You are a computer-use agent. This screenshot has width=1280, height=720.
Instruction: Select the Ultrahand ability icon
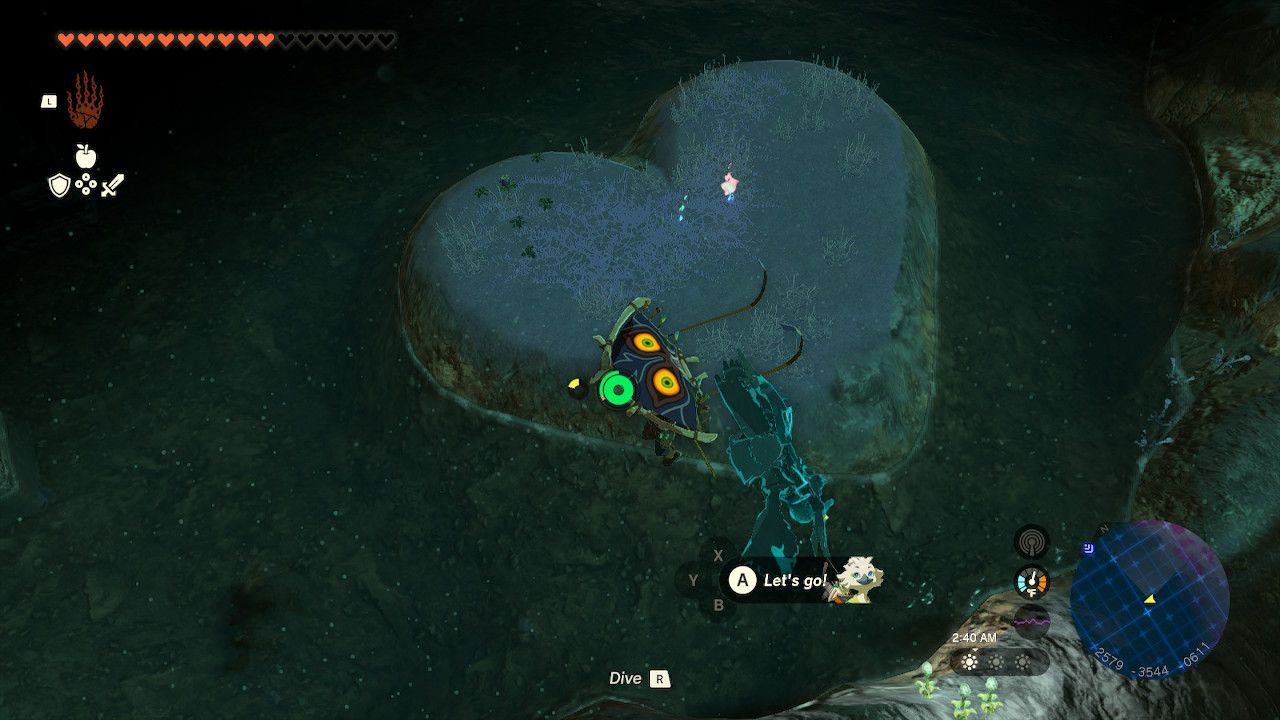coord(85,100)
